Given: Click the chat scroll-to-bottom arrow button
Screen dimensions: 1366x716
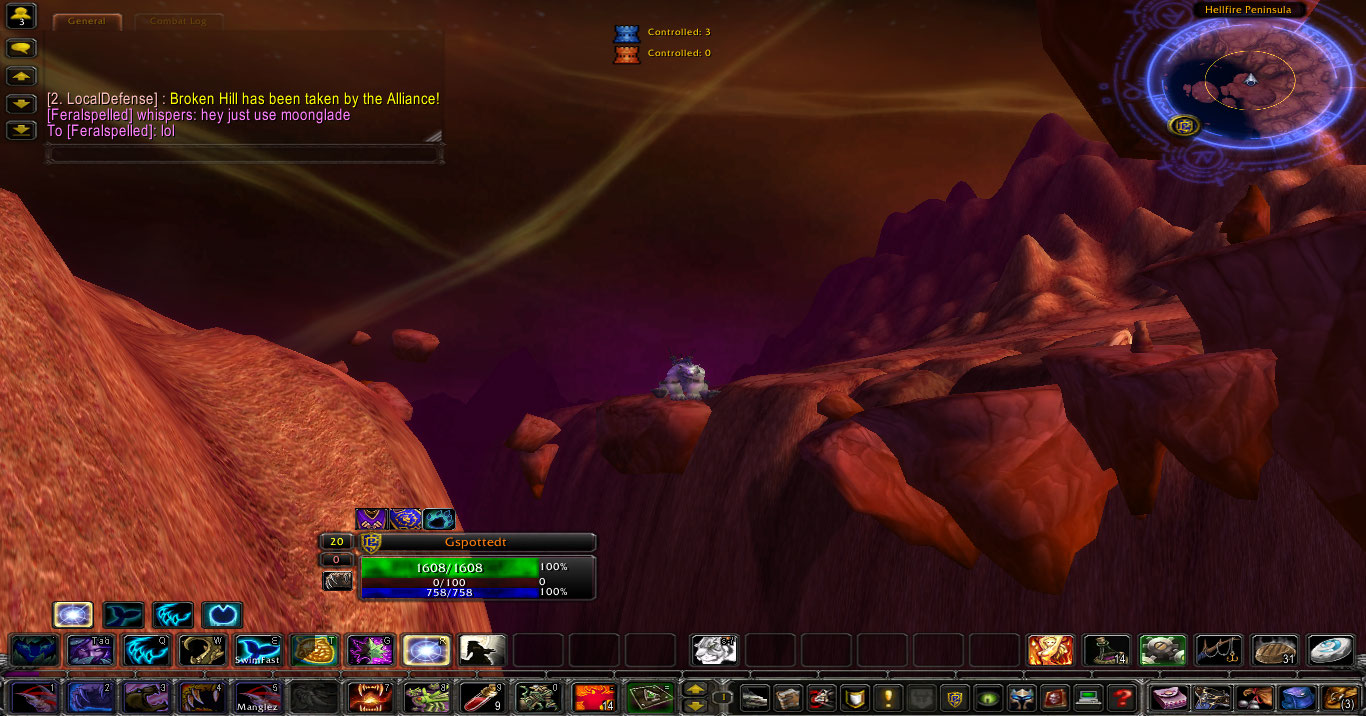Looking at the screenshot, I should pyautogui.click(x=21, y=130).
